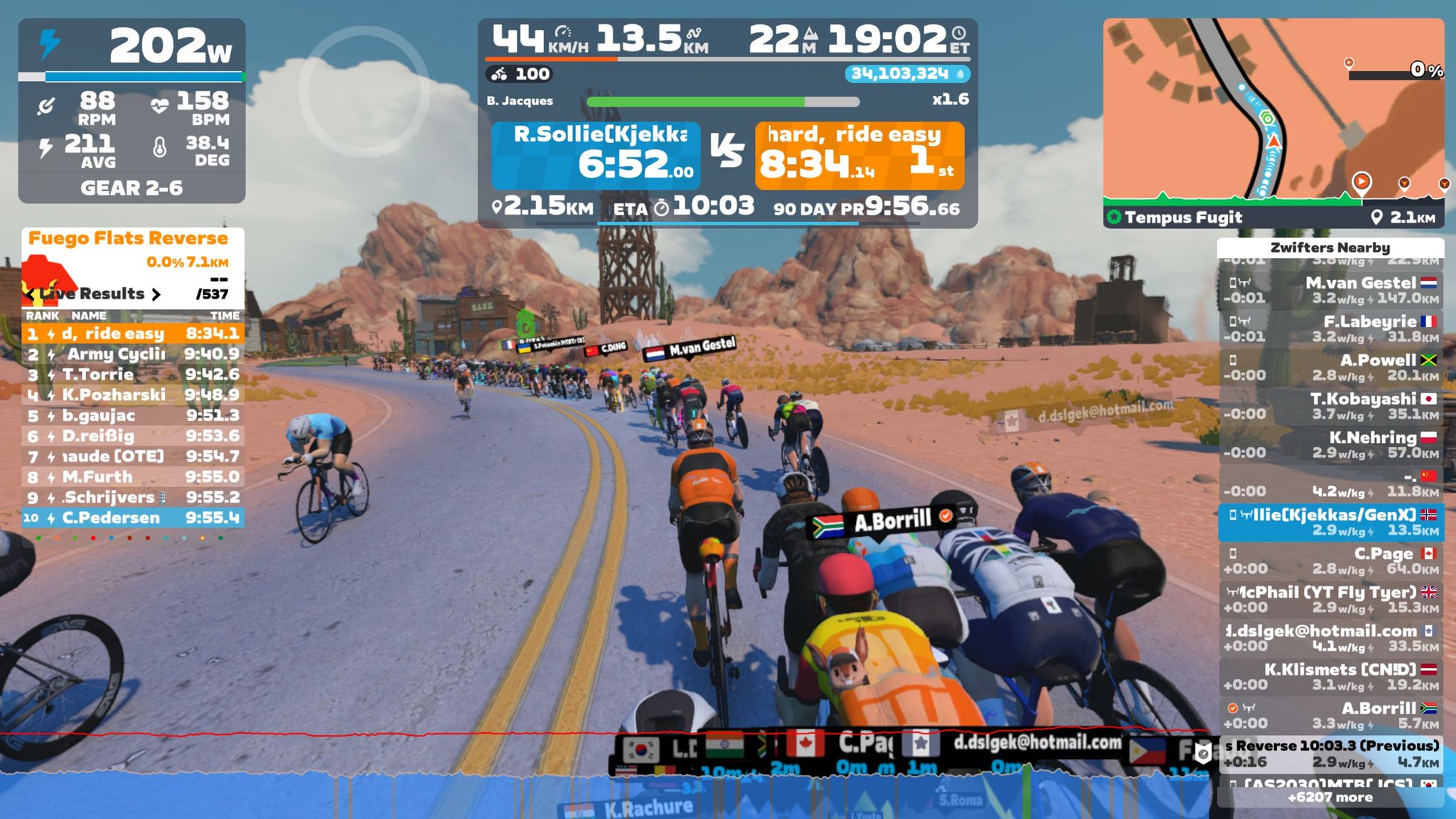
Task: Select T.Torrie in the live results
Action: pyautogui.click(x=133, y=375)
